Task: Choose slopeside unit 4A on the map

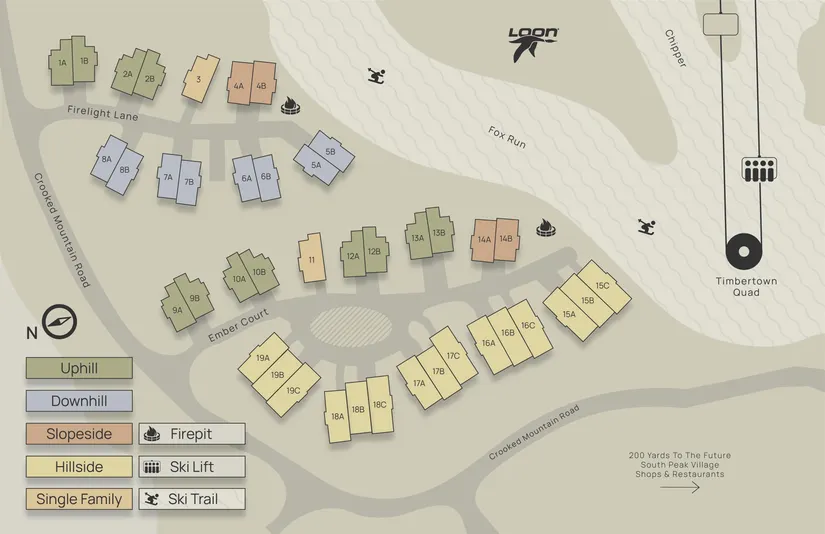Action: click(239, 85)
